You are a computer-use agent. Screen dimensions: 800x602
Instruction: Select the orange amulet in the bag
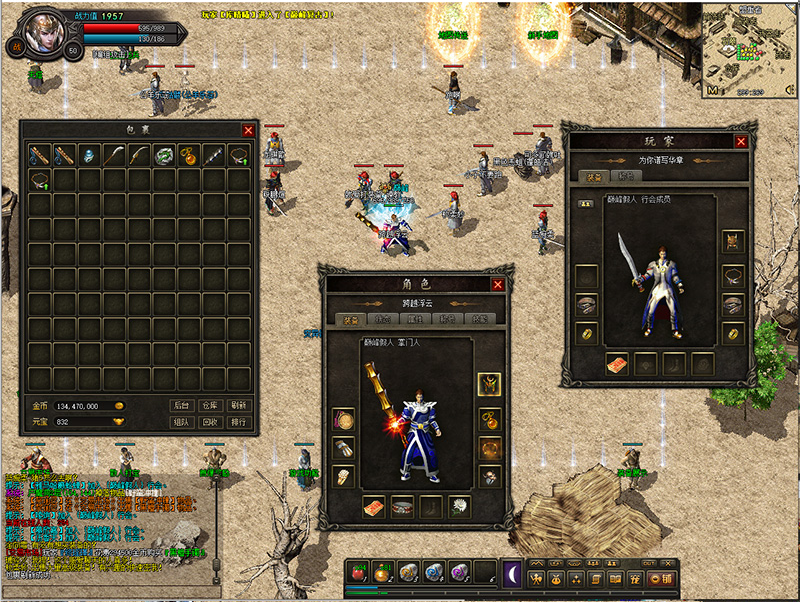coord(189,155)
